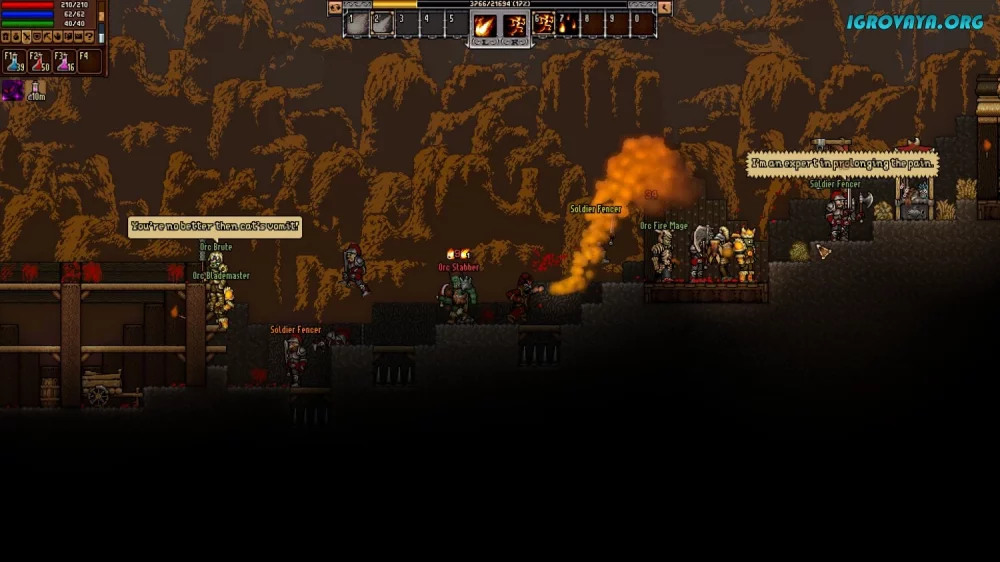Select the fireball left-click skill

pos(485,24)
